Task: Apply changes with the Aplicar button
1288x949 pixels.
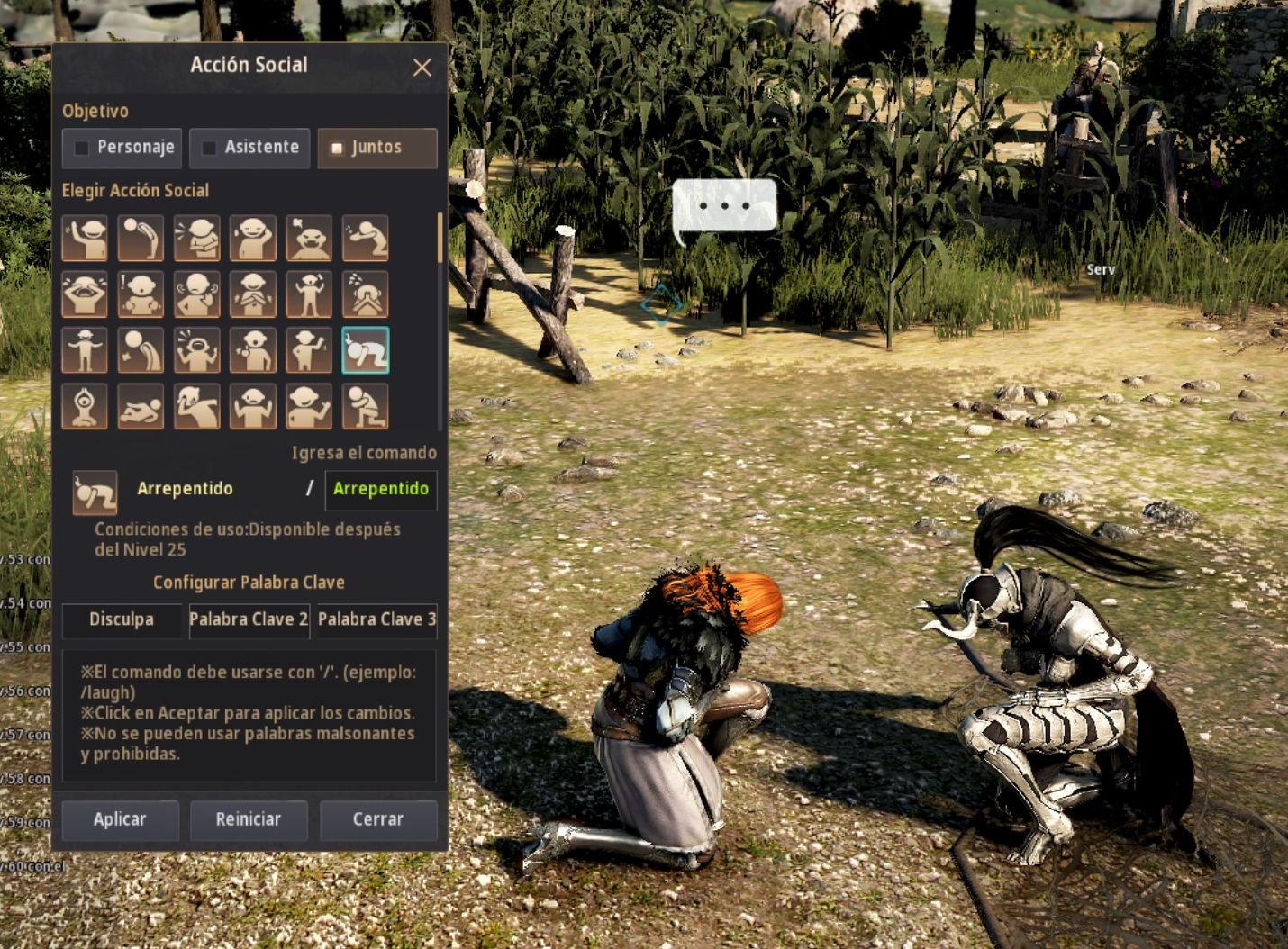Action: tap(120, 819)
